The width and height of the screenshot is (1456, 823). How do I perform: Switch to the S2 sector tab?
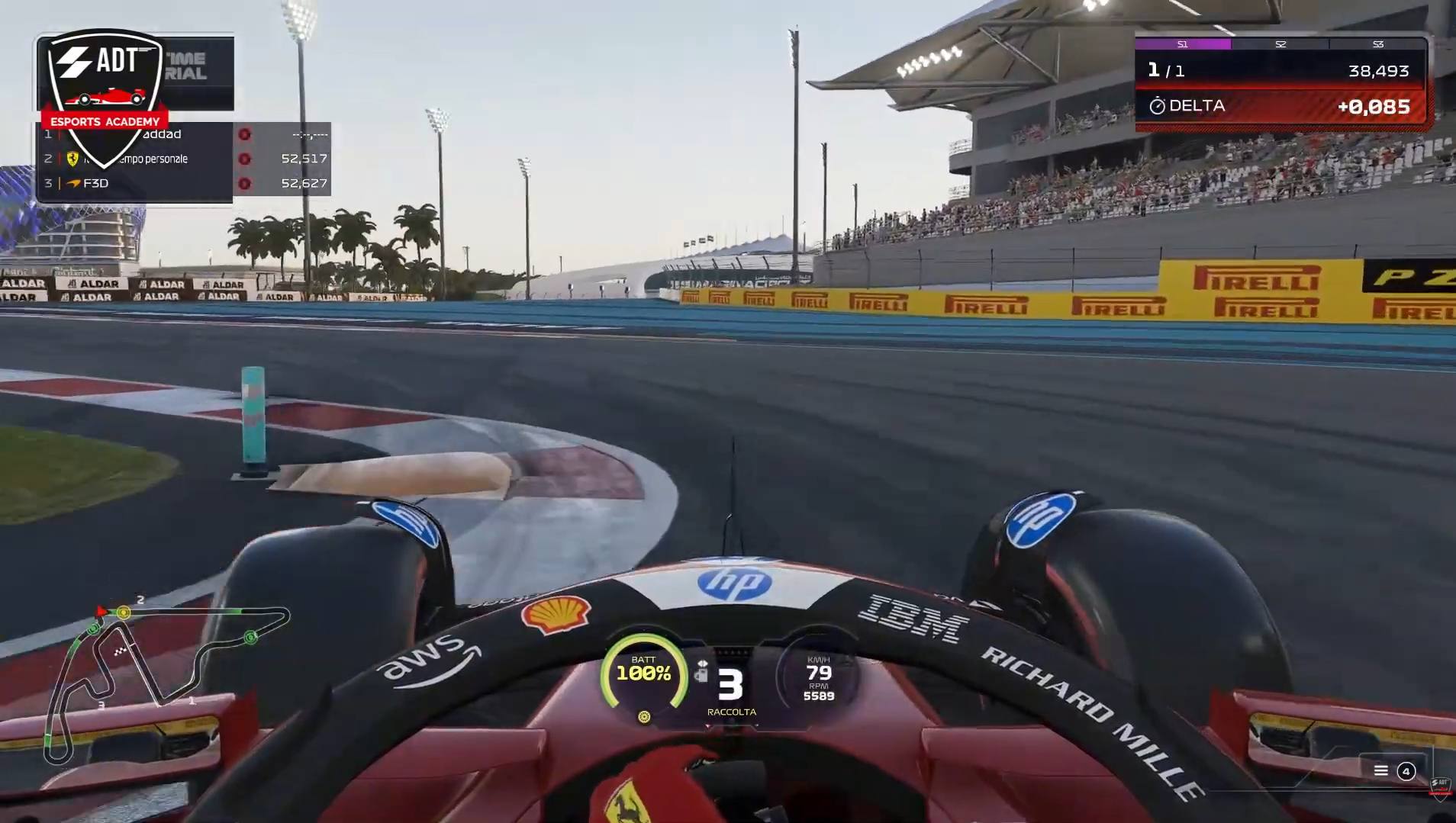click(1280, 44)
